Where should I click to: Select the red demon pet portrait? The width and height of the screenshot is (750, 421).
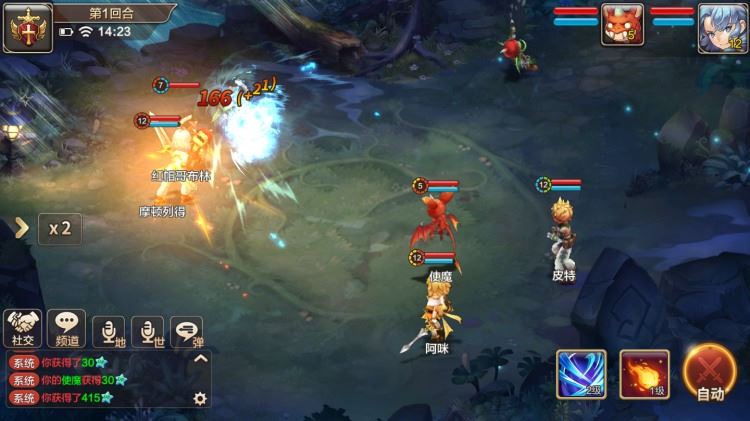coord(622,25)
